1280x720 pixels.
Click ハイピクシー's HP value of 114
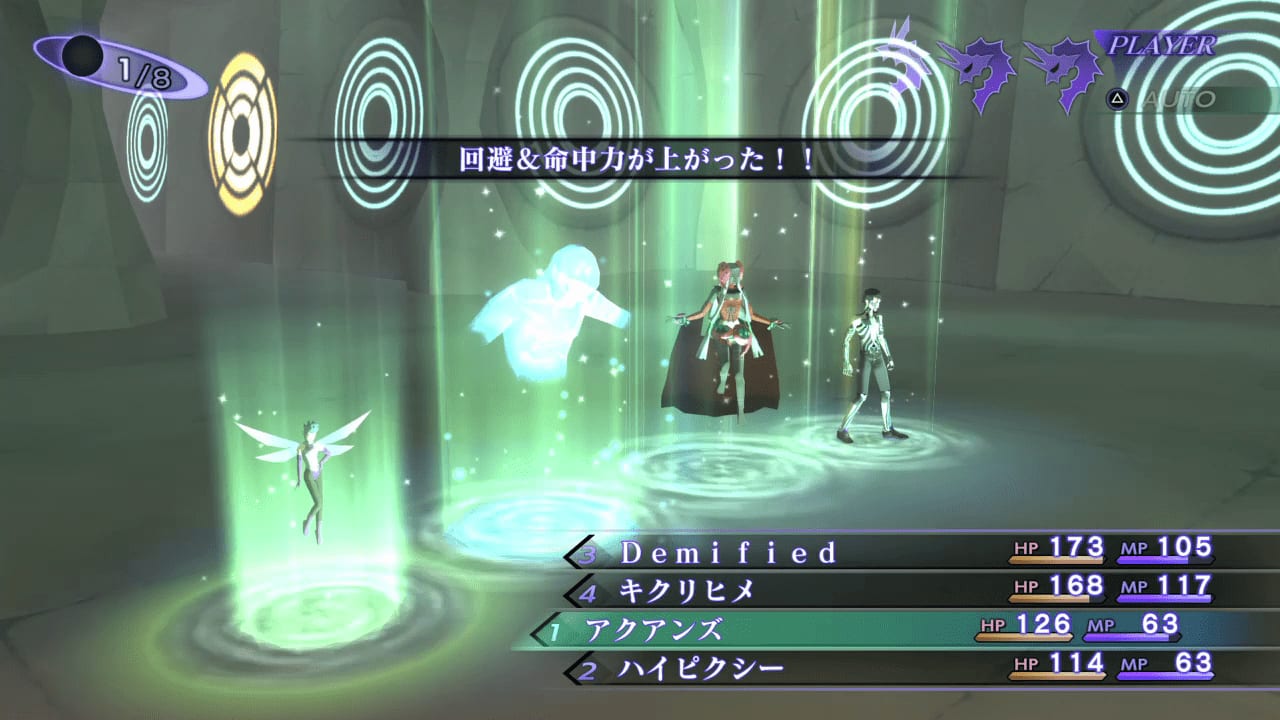coord(1075,663)
